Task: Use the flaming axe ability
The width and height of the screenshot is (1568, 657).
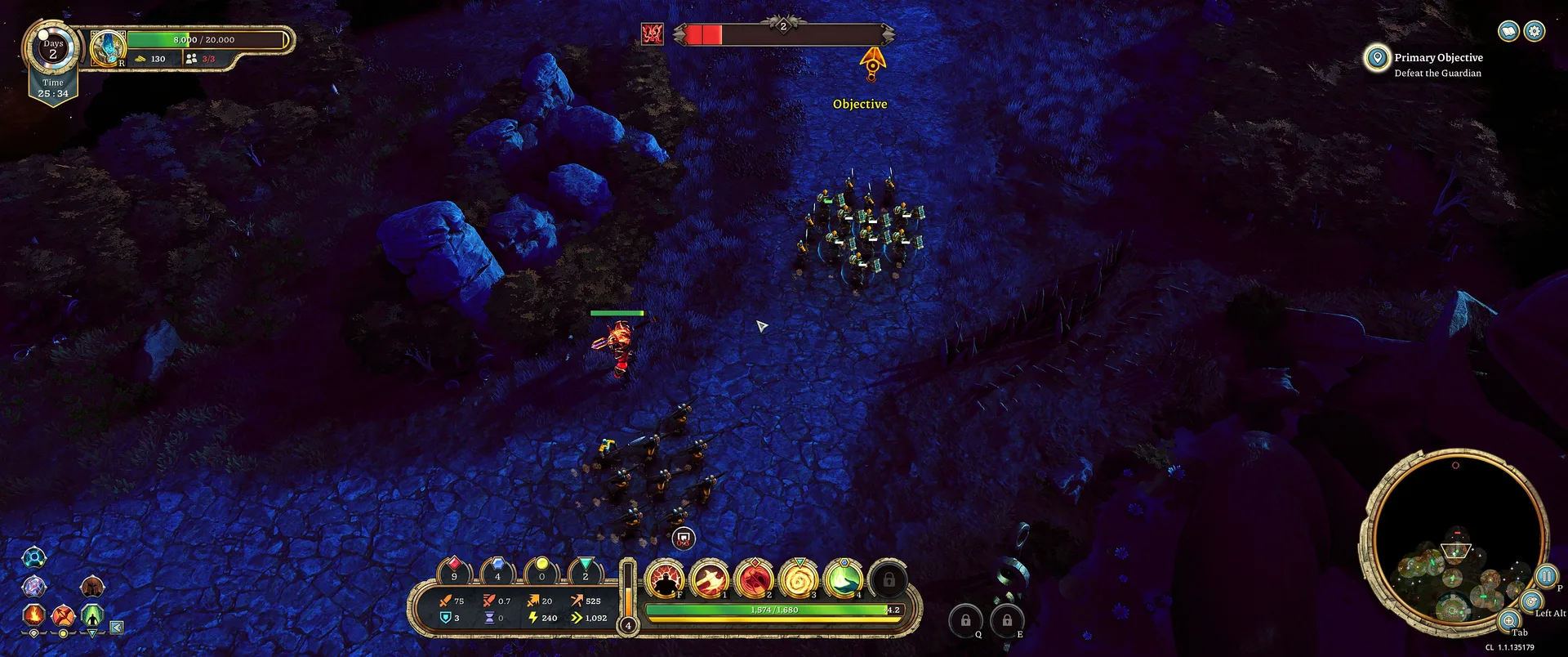Action: point(710,579)
